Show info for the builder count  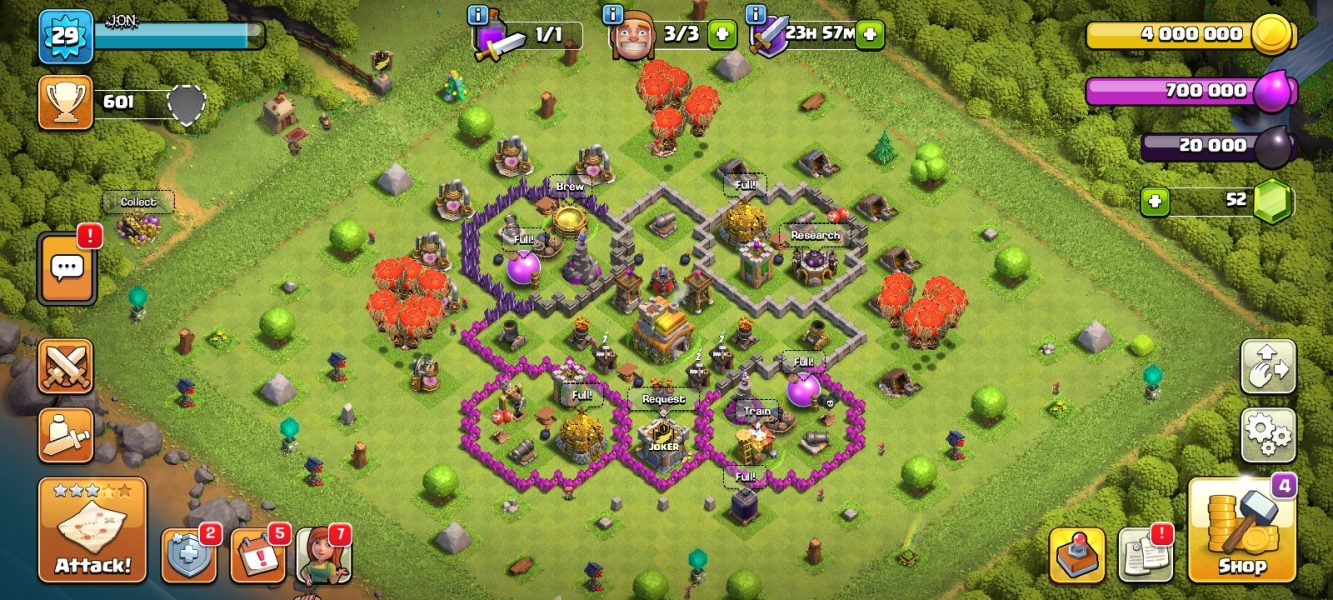[x=614, y=15]
